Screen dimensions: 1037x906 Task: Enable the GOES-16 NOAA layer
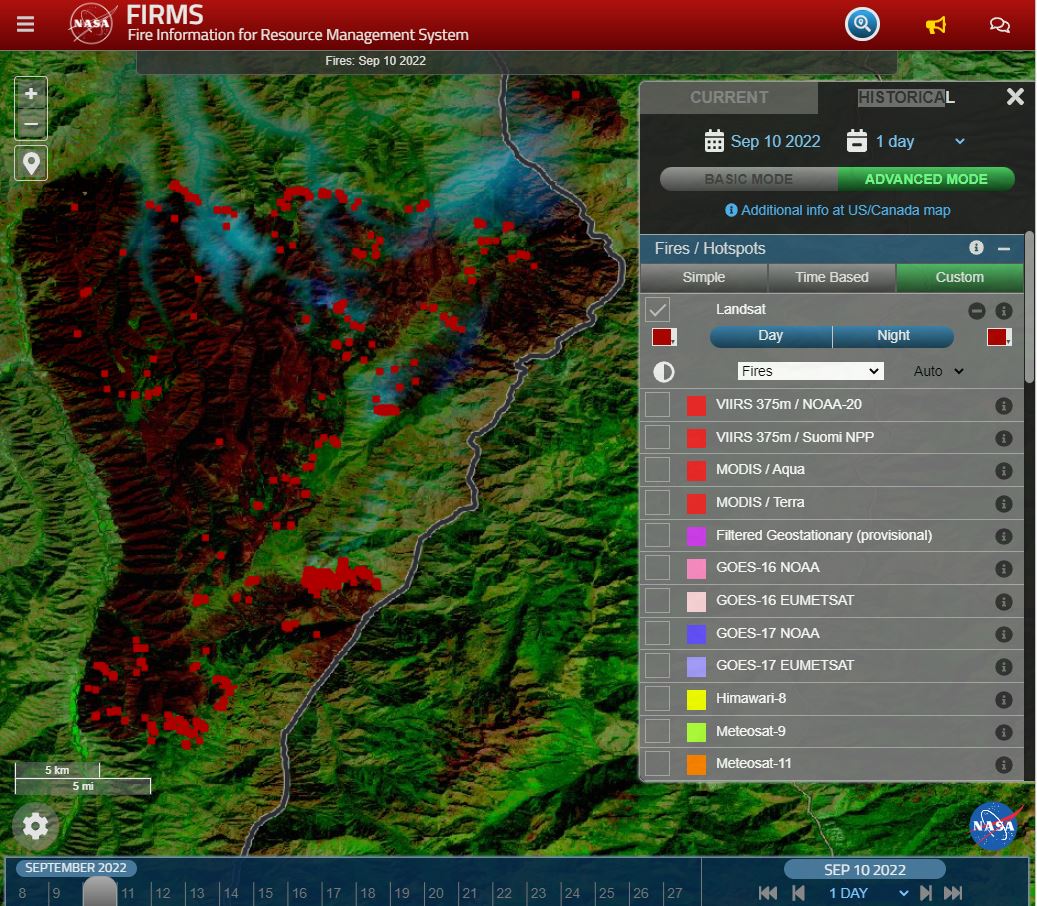point(657,568)
